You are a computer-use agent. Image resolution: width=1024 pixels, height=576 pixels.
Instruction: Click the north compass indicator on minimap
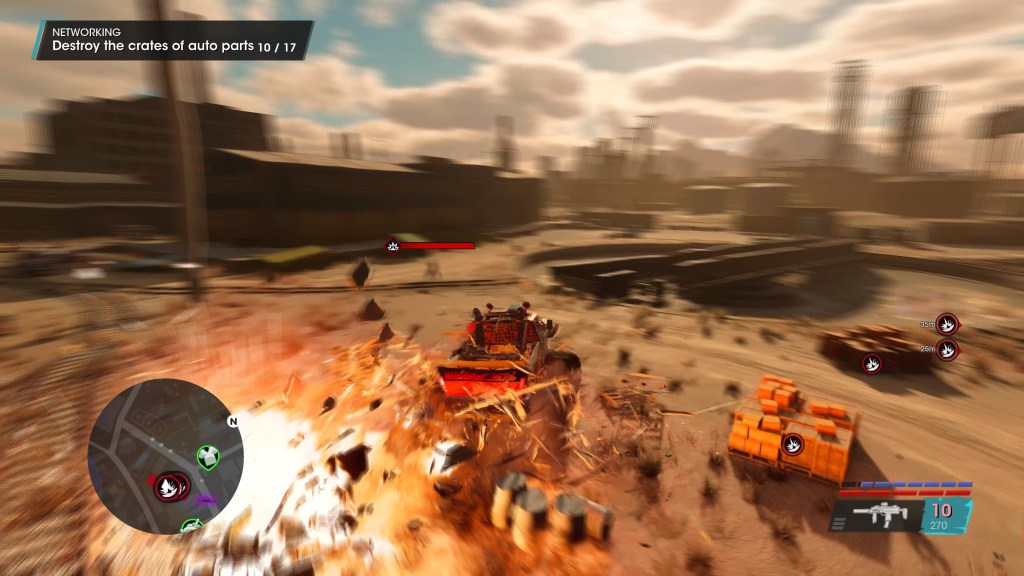(x=233, y=421)
